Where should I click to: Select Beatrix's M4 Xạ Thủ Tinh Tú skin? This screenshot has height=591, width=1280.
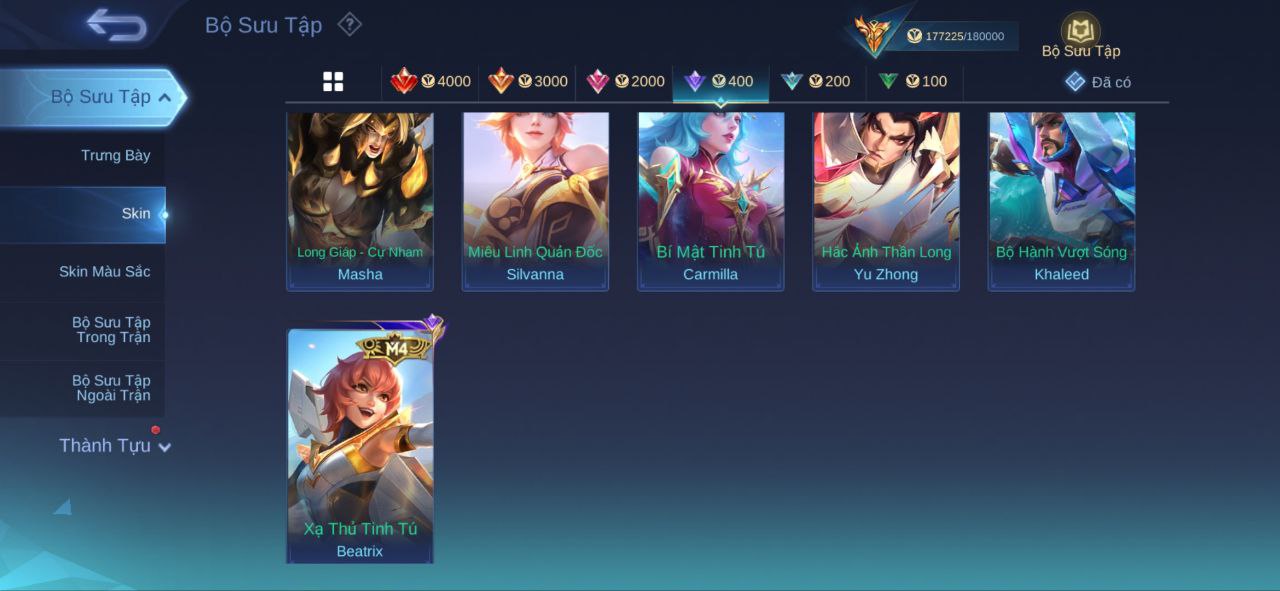pos(360,445)
